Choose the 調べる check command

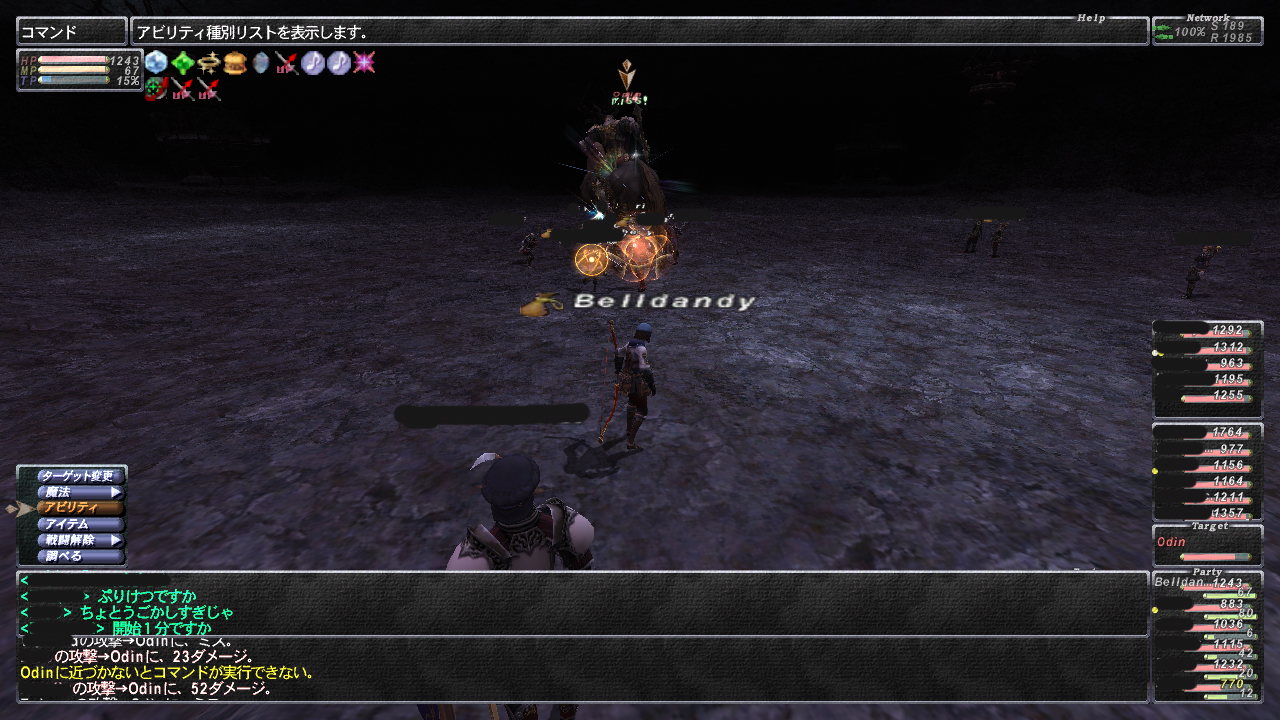coord(80,556)
